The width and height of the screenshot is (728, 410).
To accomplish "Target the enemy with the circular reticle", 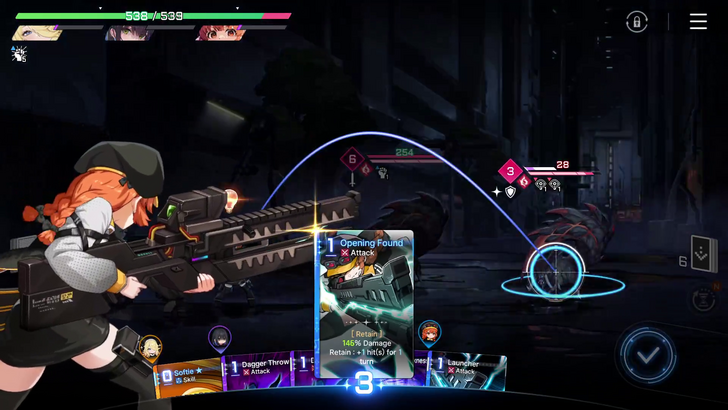I will pos(556,270).
